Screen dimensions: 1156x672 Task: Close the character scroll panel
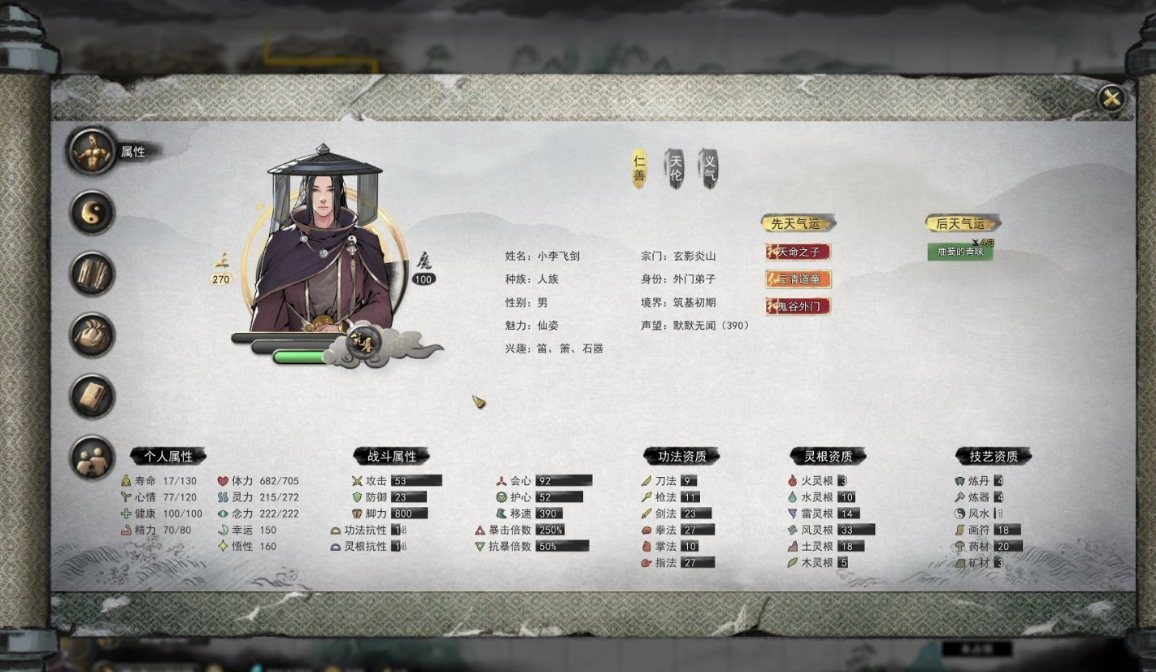(1110, 98)
